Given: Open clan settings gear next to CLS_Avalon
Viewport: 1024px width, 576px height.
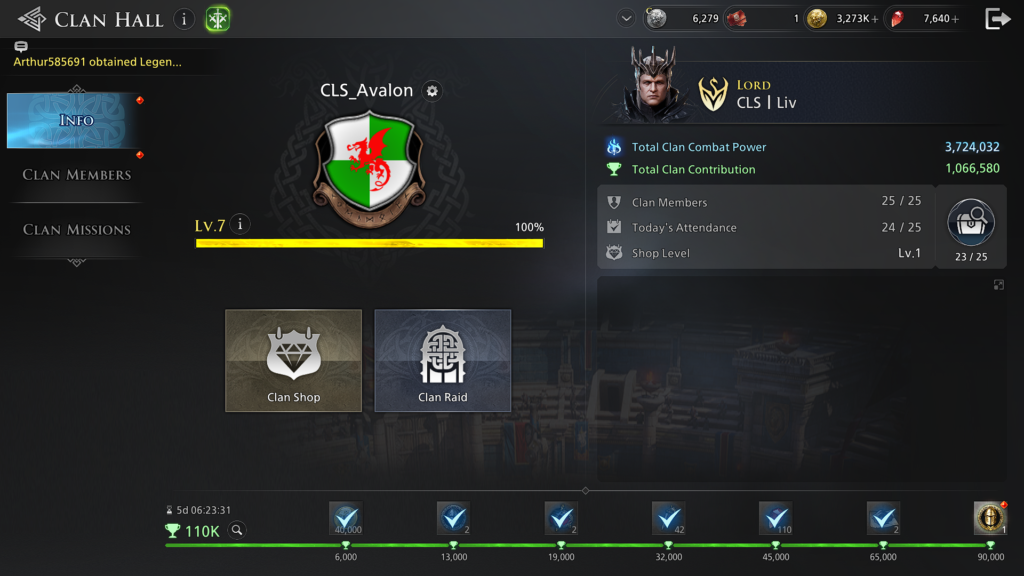Looking at the screenshot, I should 432,91.
